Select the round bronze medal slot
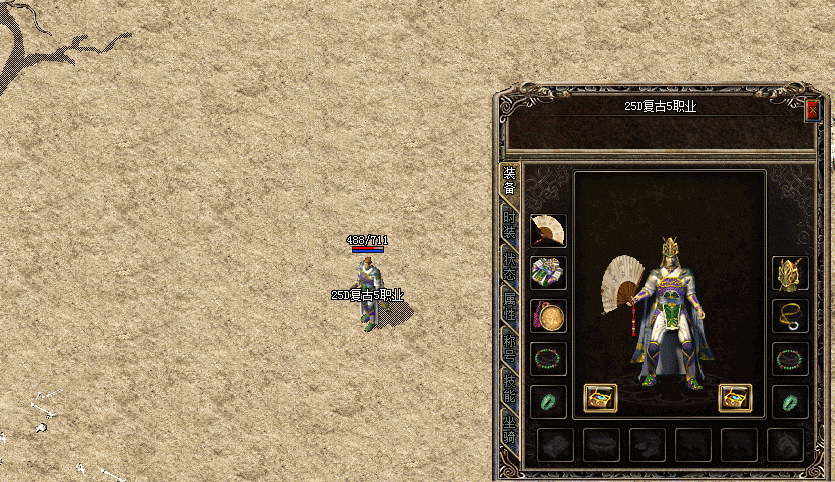Viewport: 835px width, 482px height. point(548,316)
